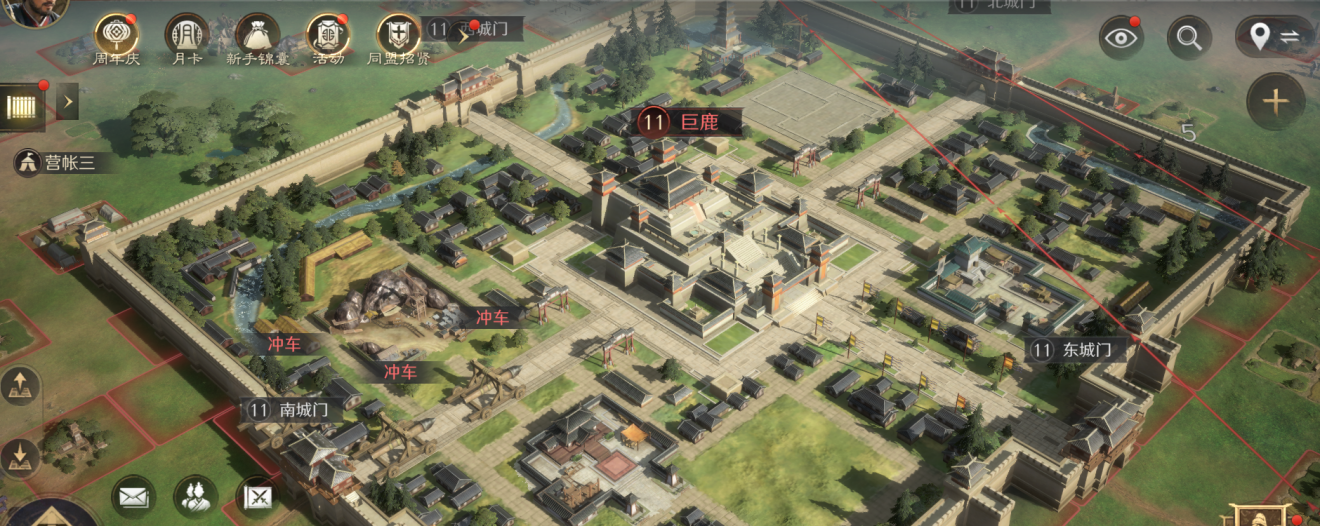Open the location pin switch button
1320x526 pixels.
(x=1274, y=38)
